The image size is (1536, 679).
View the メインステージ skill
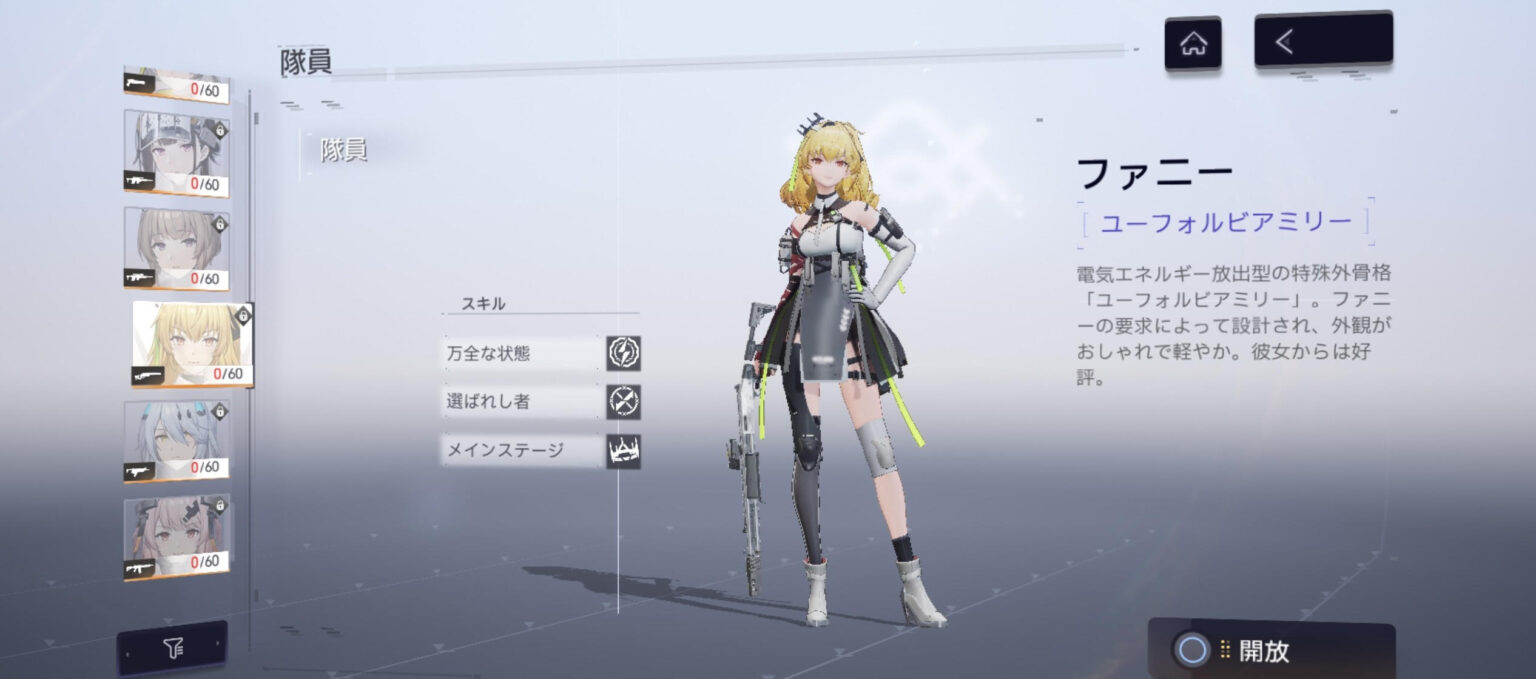(541, 450)
